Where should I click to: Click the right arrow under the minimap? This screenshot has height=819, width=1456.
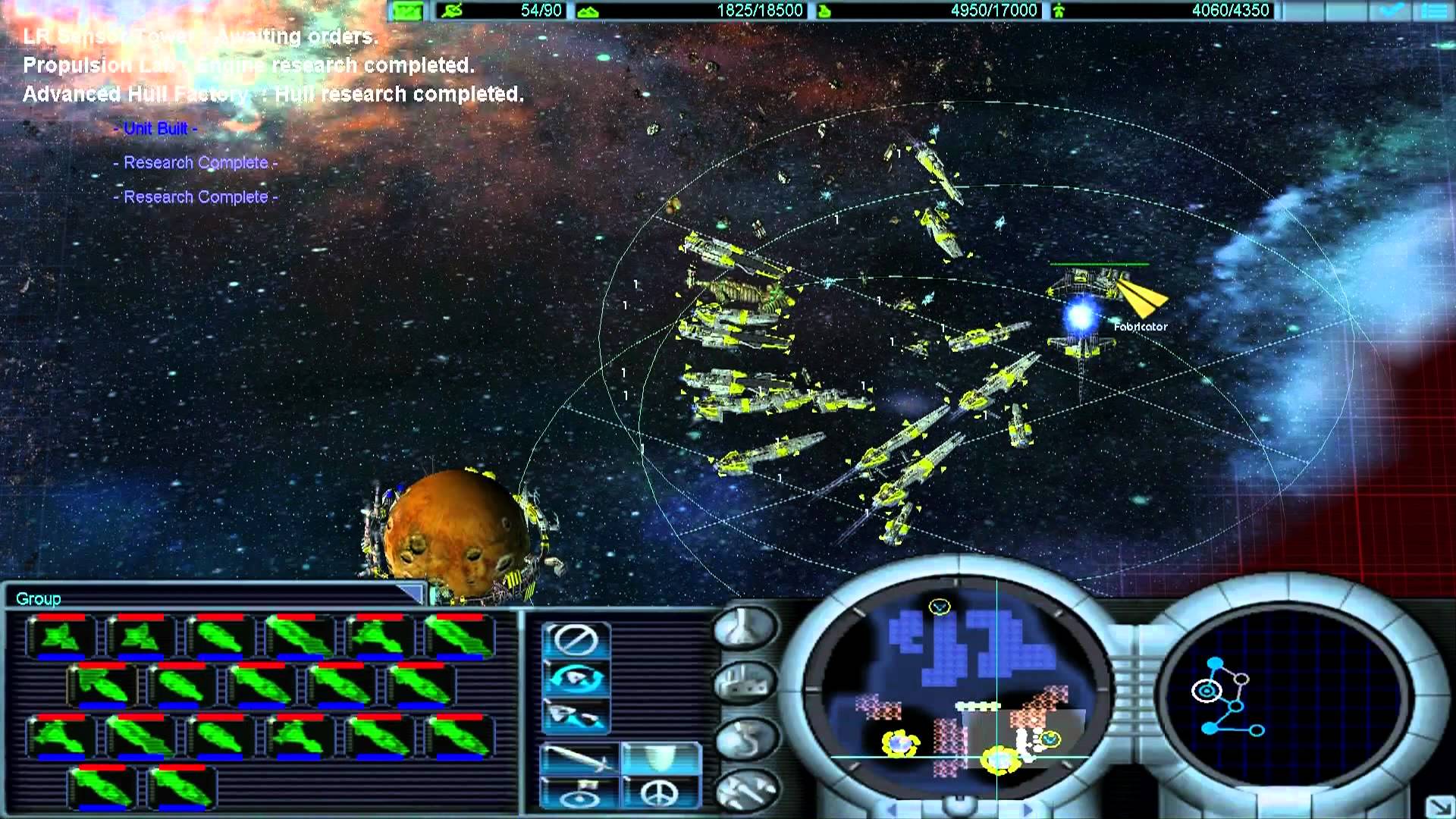1028,808
